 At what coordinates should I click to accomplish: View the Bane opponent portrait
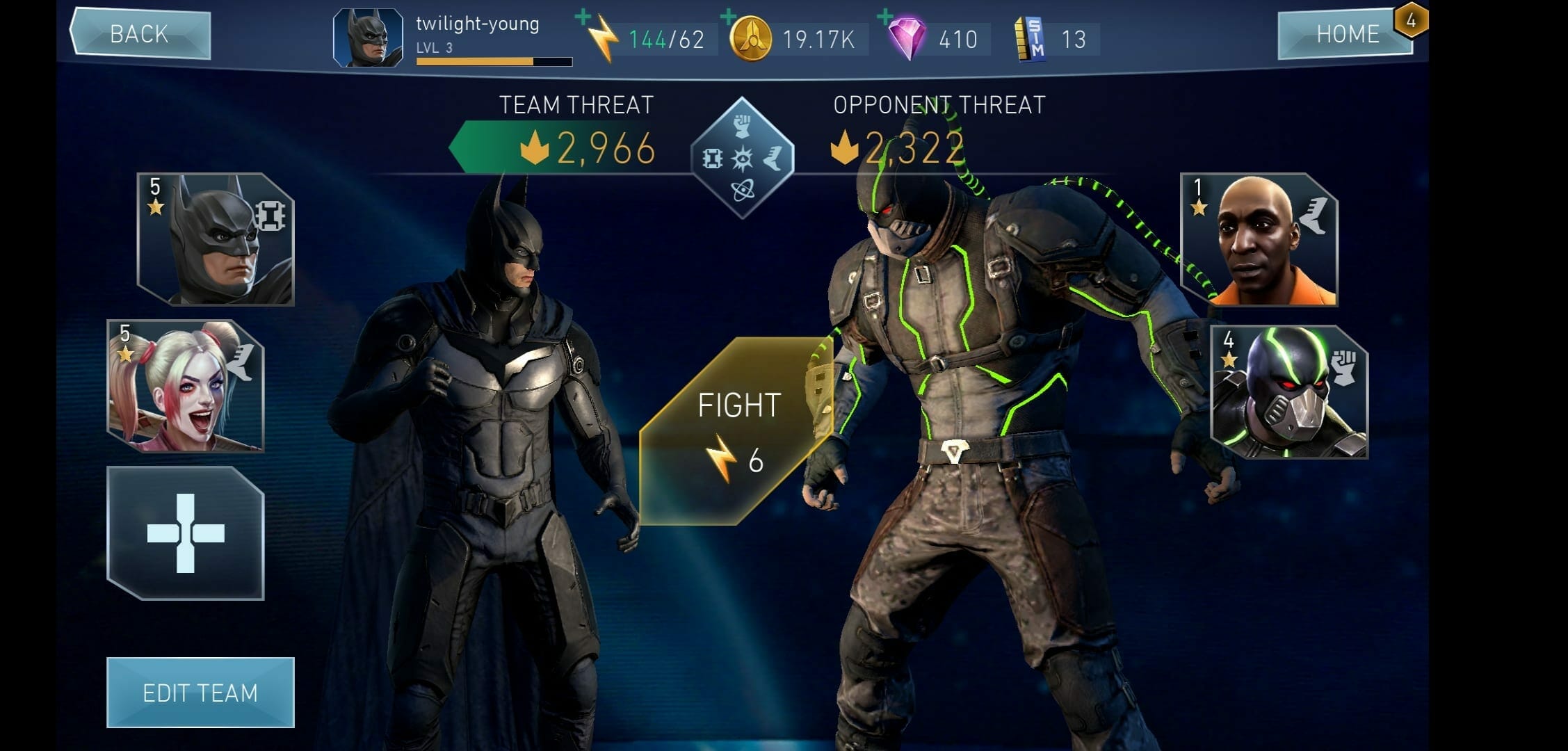tap(1289, 391)
